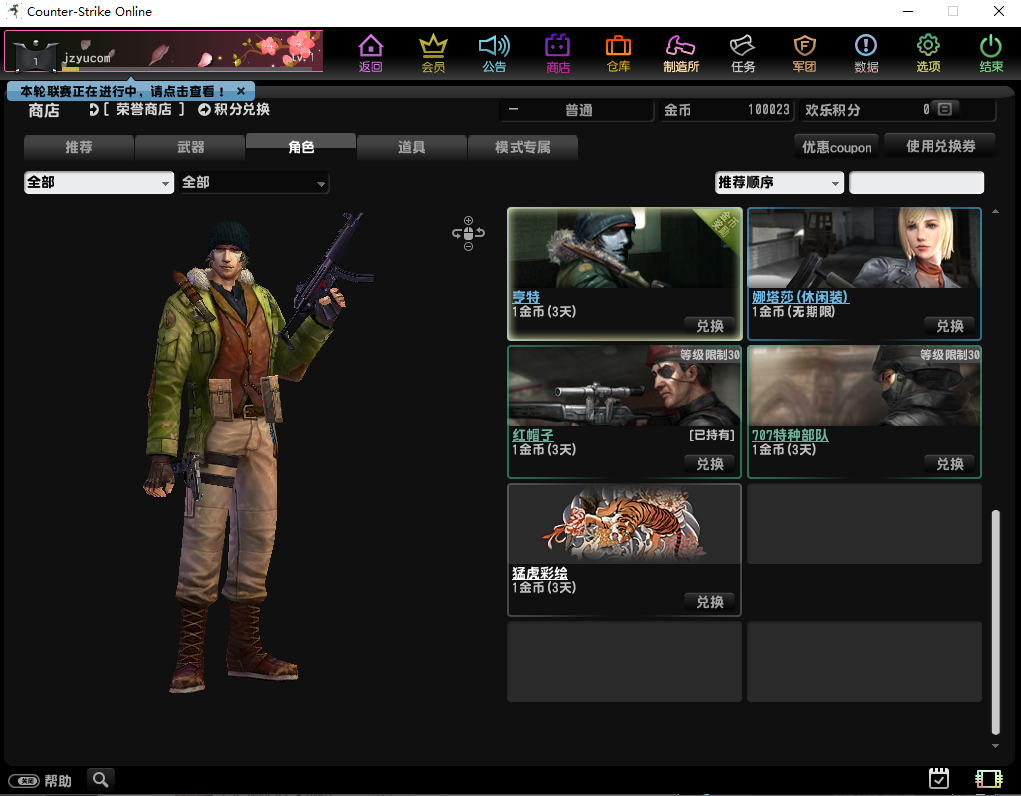Open the 制造所 crafting workshop

pyautogui.click(x=680, y=53)
